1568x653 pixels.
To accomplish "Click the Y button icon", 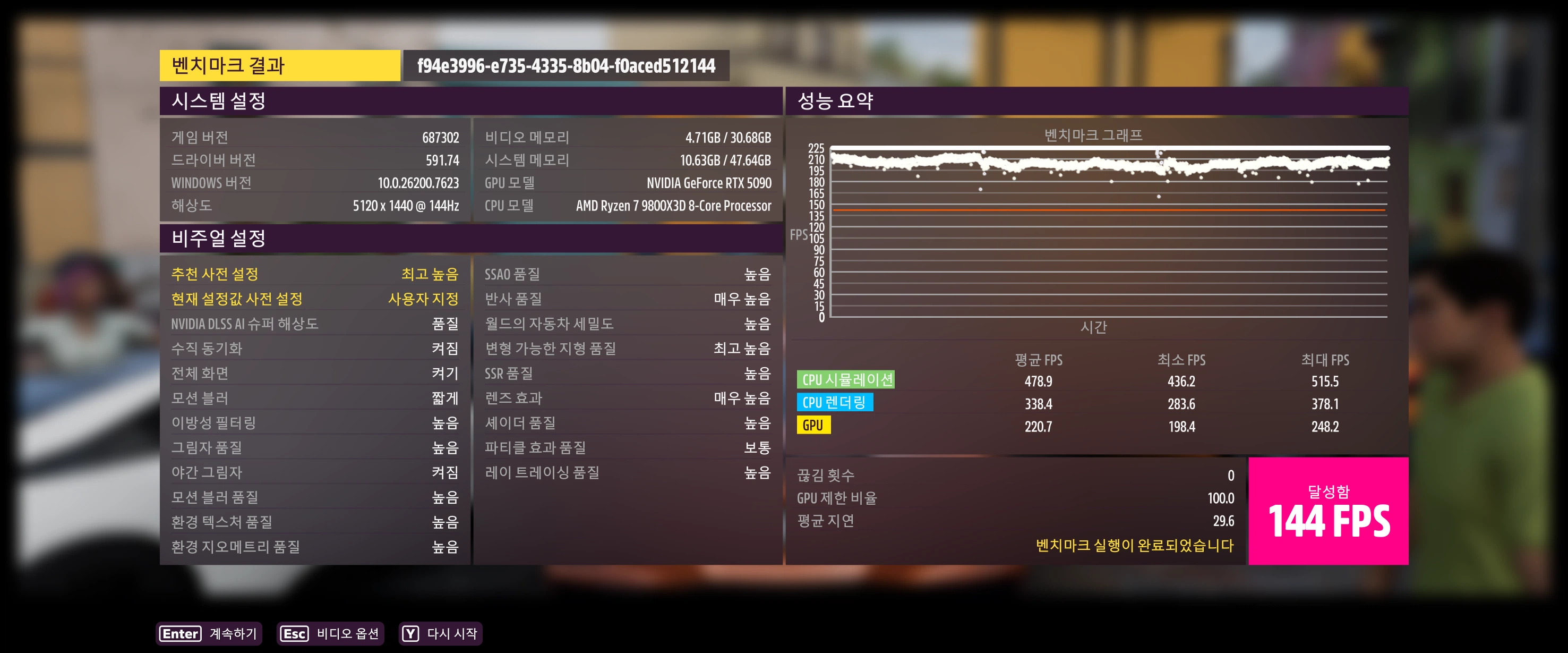I will click(410, 634).
